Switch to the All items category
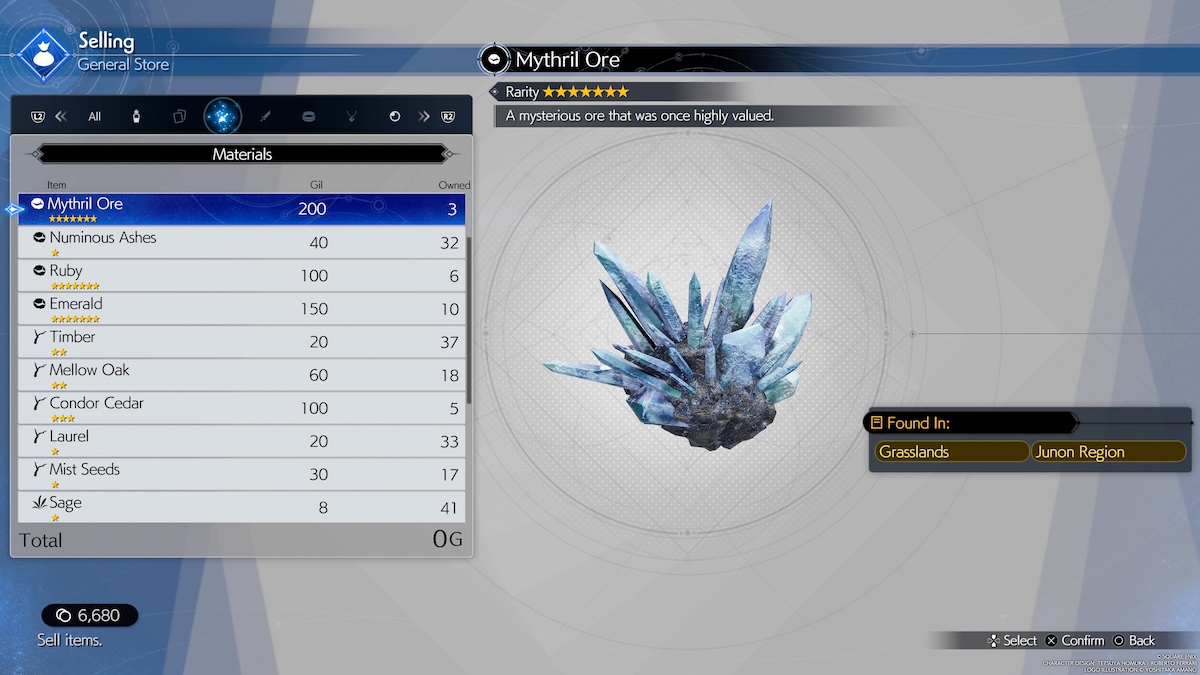Screen dimensions: 1200x675 point(94,116)
